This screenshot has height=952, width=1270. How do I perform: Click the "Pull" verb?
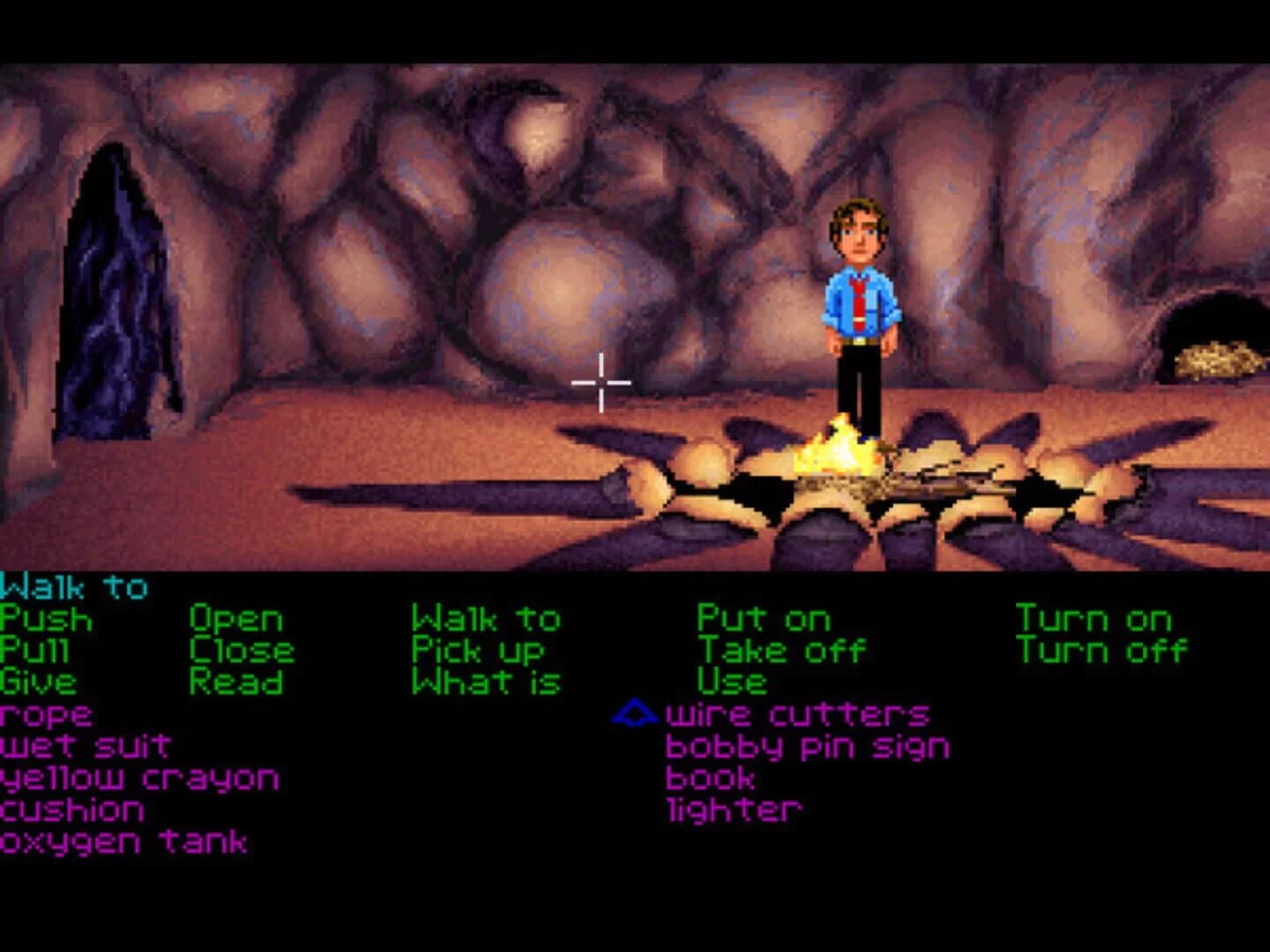point(34,650)
